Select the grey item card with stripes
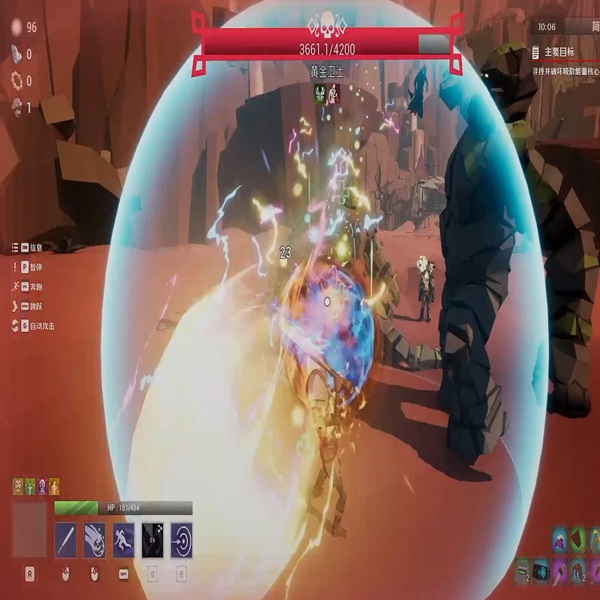The image size is (600, 600). (x=522, y=572)
